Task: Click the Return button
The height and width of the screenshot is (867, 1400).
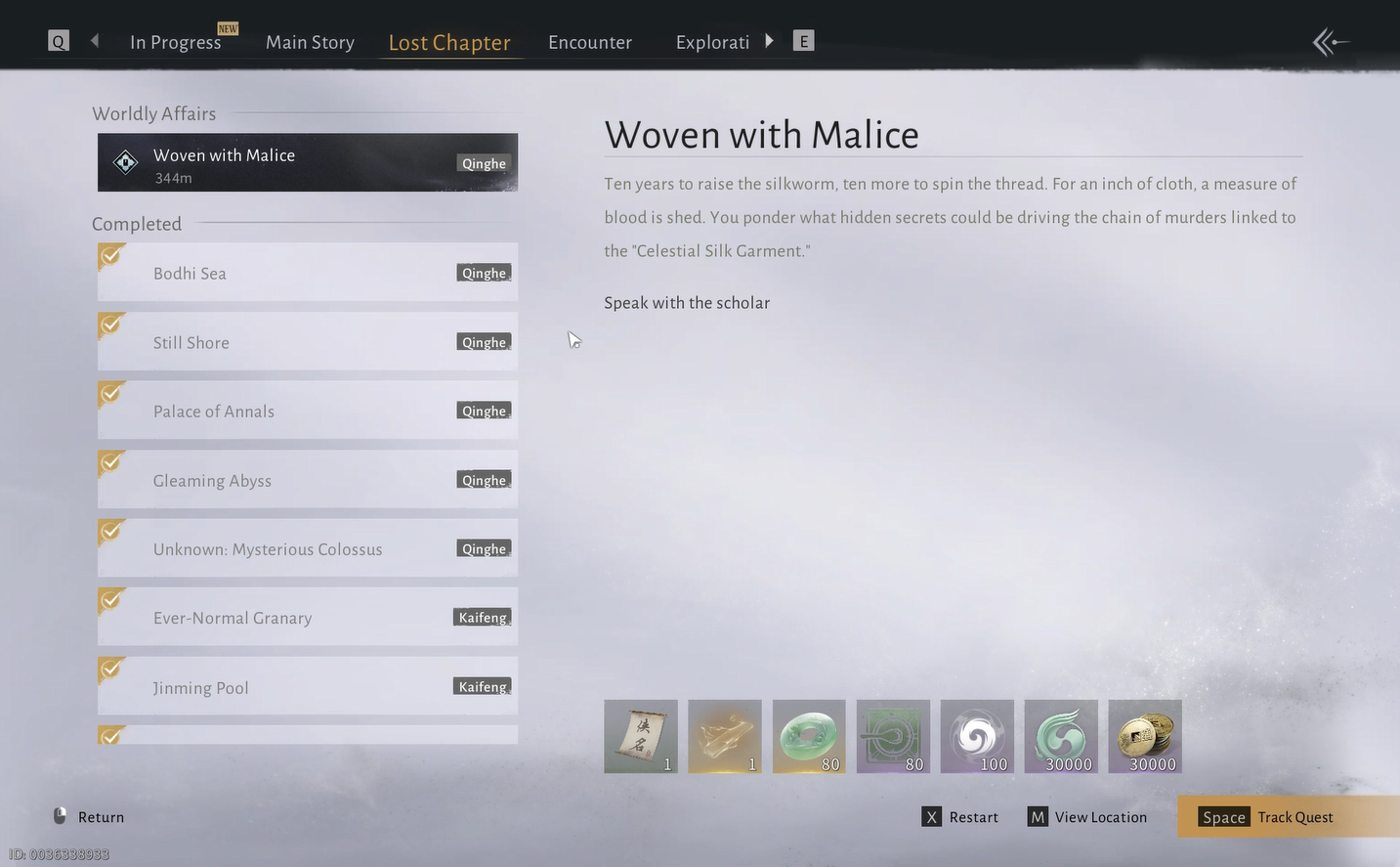Action: click(x=89, y=817)
